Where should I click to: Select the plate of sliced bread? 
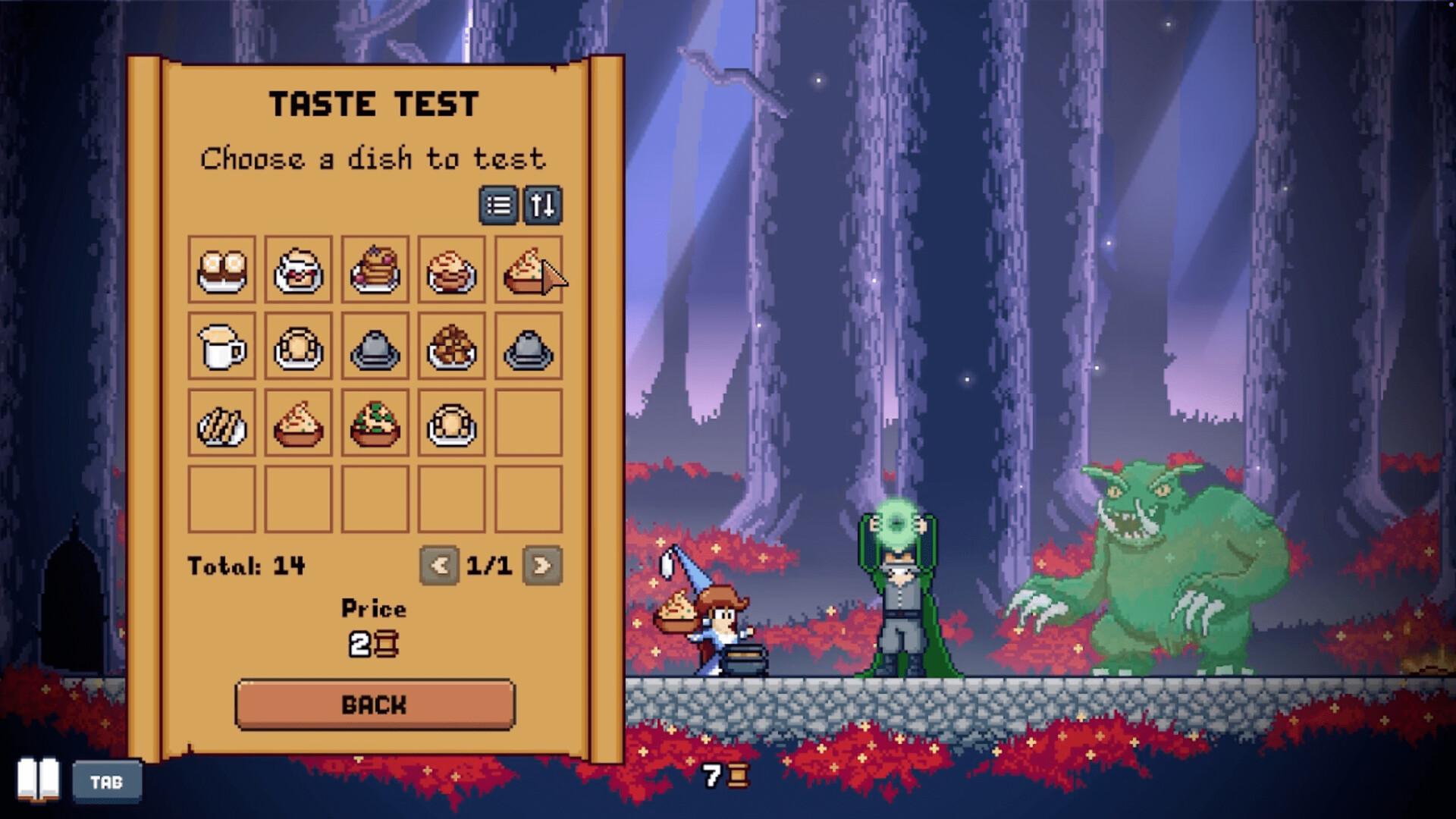point(222,423)
